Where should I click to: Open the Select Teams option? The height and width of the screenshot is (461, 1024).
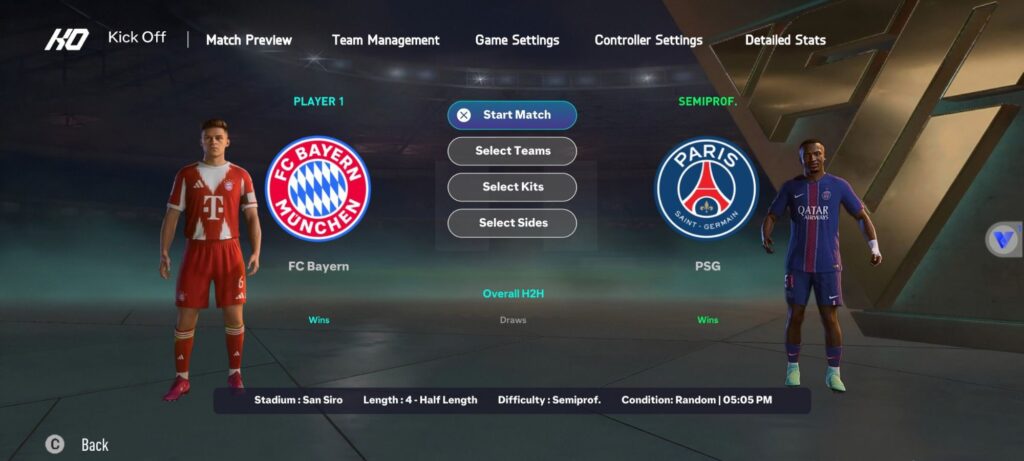pos(512,151)
